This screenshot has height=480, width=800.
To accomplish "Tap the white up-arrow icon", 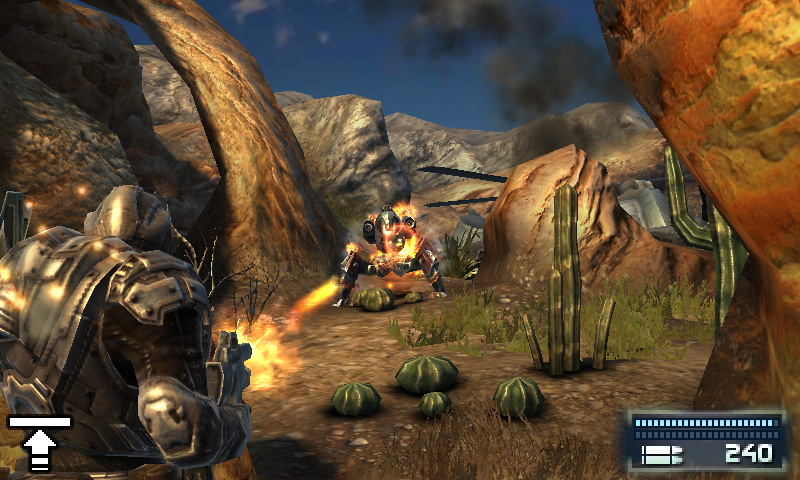I will tap(39, 445).
